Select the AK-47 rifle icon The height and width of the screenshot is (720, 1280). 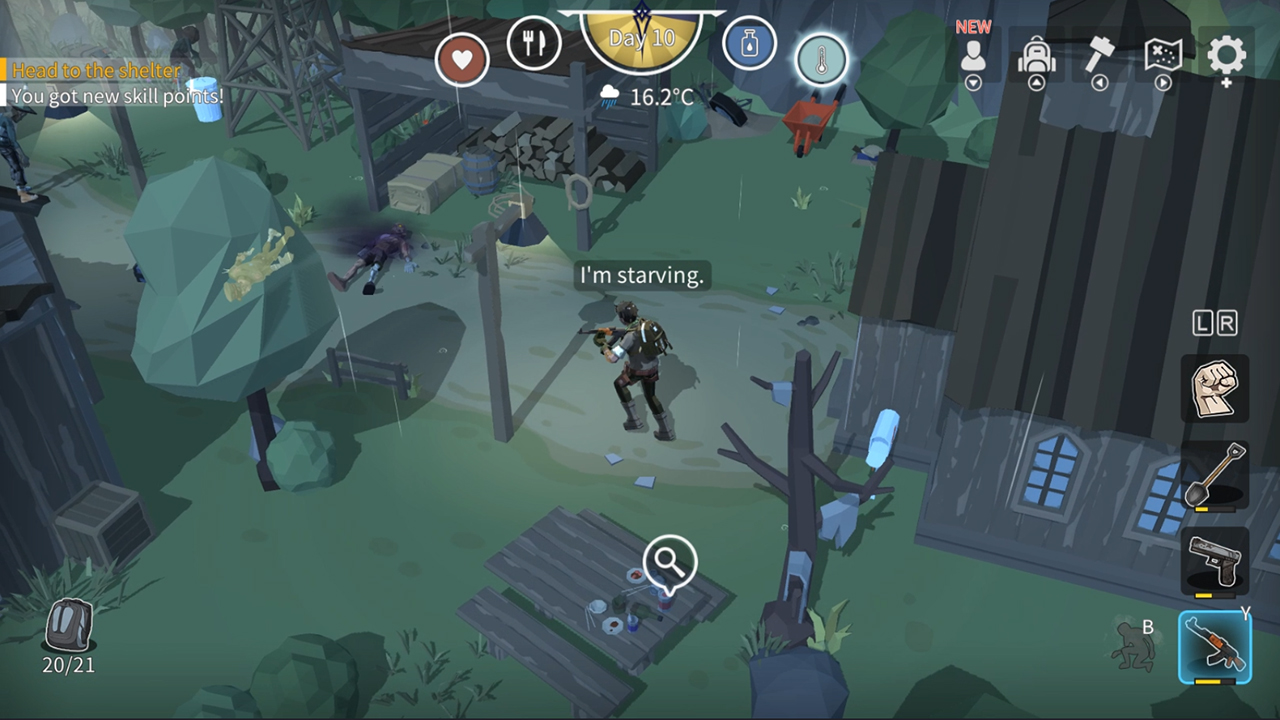click(x=1215, y=645)
